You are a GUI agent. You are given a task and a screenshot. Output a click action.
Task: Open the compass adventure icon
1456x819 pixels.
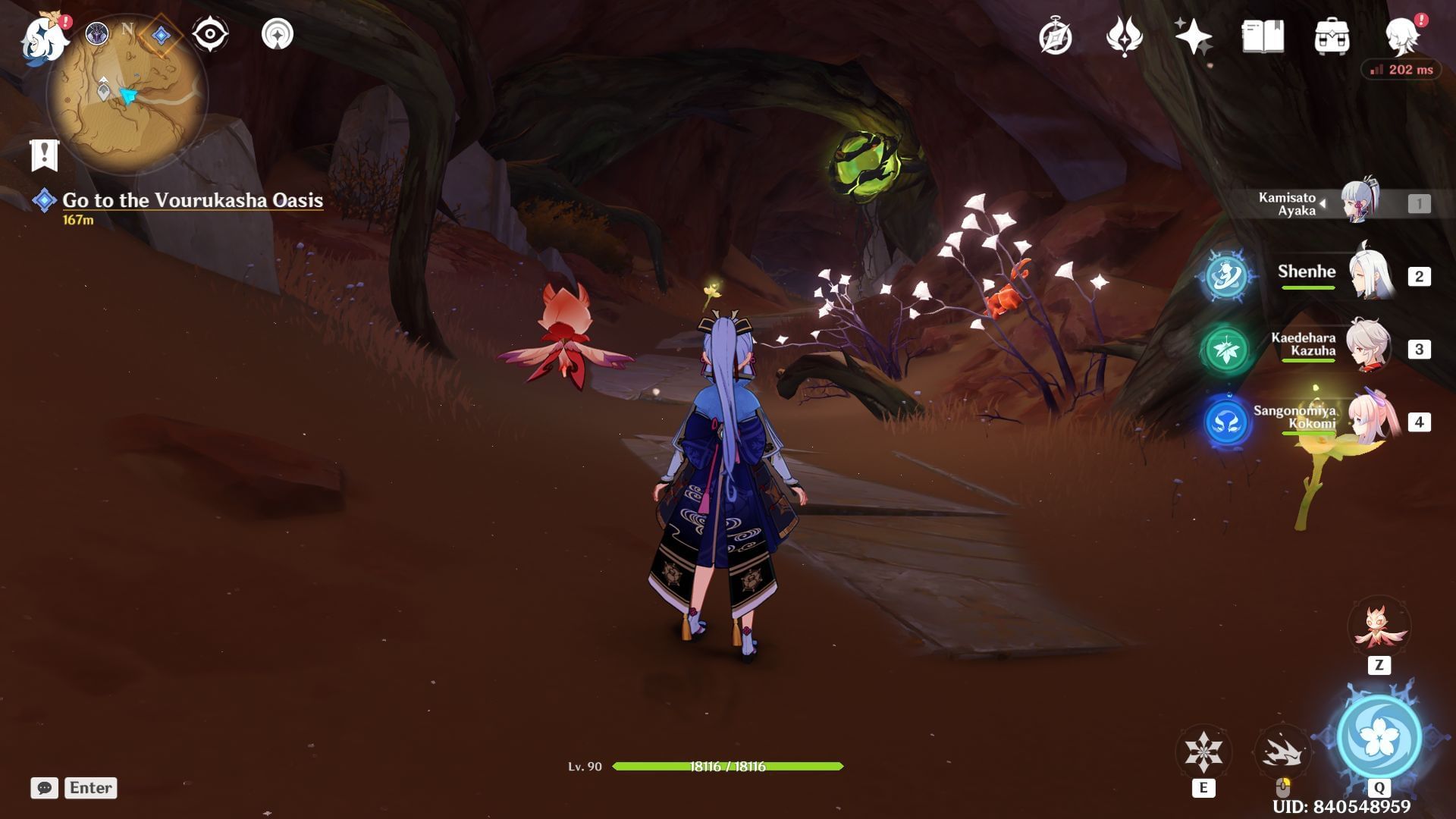click(x=1055, y=36)
